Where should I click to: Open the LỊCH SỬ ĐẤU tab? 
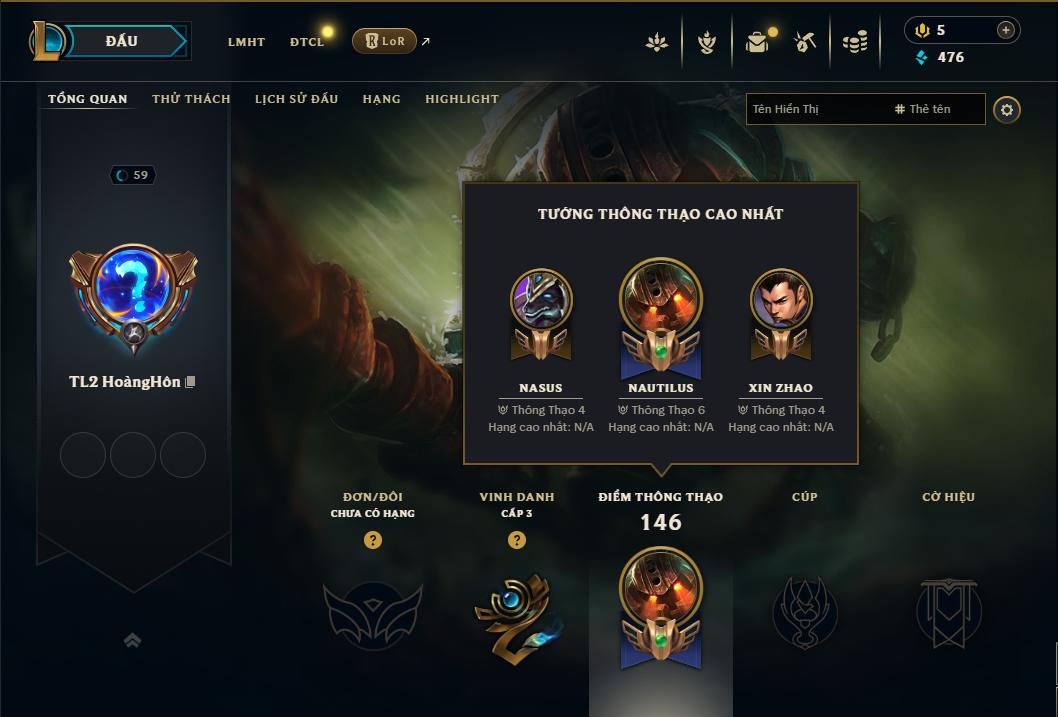pos(296,99)
